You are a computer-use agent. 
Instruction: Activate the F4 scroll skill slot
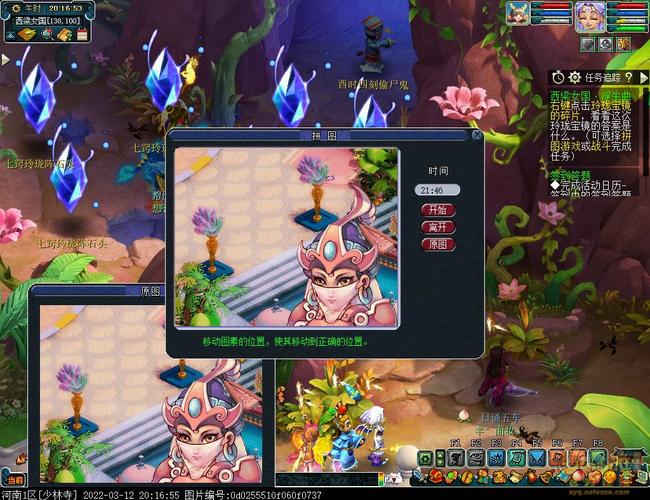pos(515,456)
